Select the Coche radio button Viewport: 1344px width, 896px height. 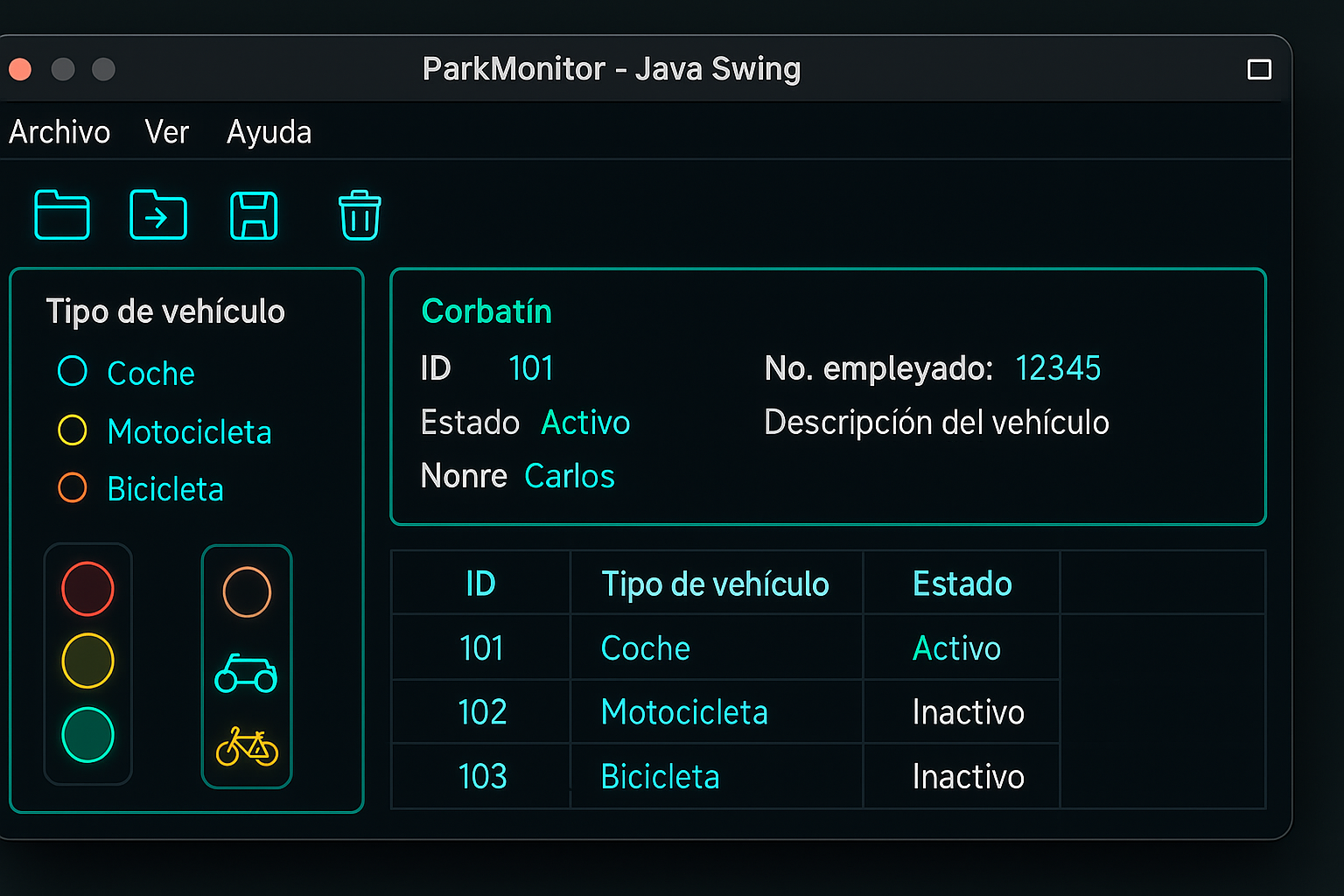[72, 371]
